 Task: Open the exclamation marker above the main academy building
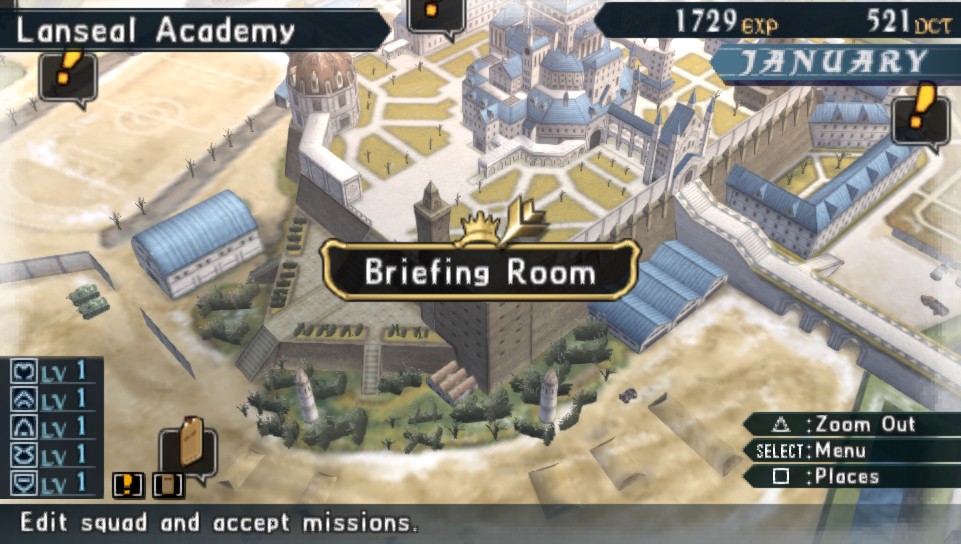[x=436, y=14]
